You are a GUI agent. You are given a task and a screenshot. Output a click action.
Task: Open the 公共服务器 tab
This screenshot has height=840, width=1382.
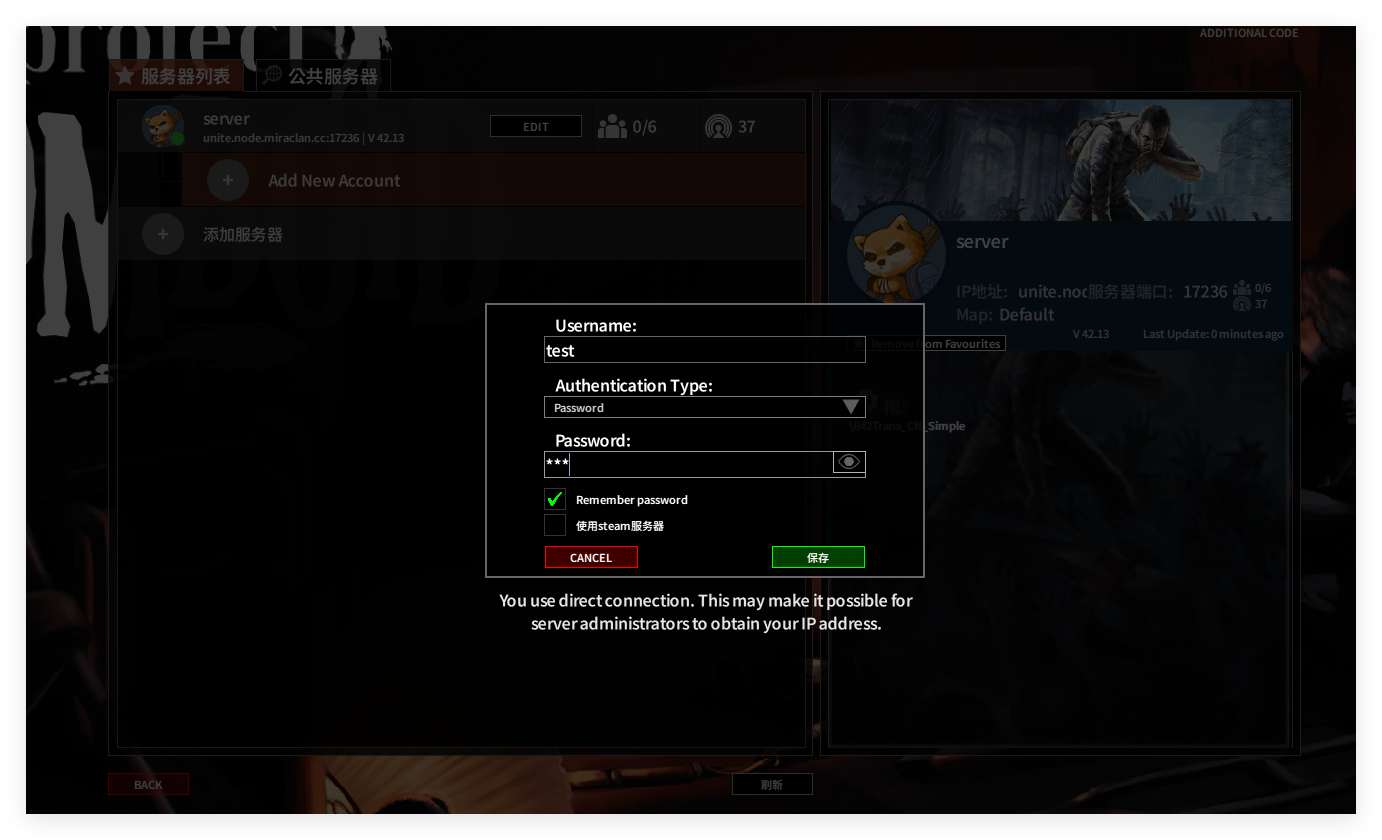(324, 76)
